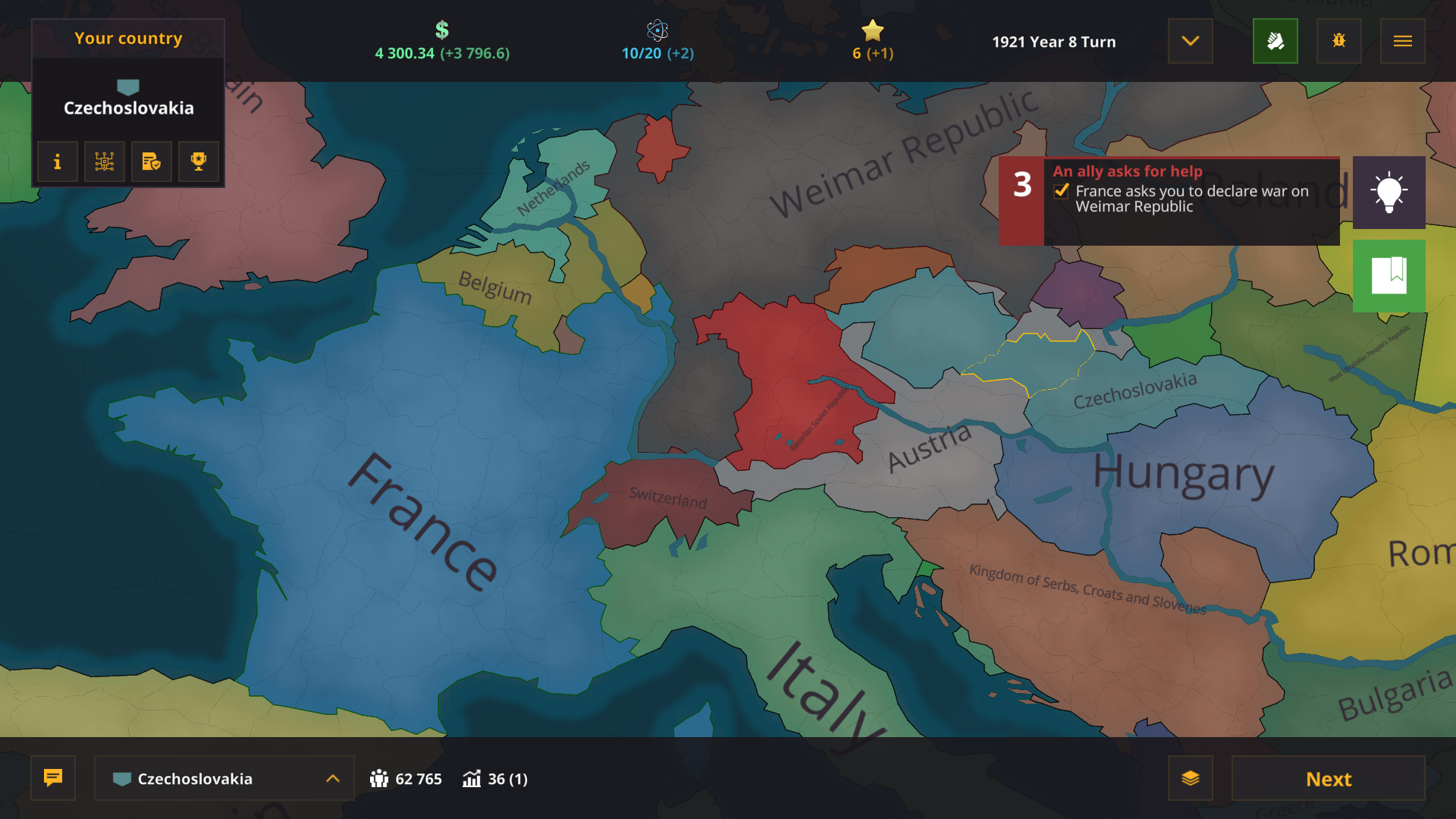Toggle the map layers icon near Next
The image size is (1456, 819).
[1191, 778]
